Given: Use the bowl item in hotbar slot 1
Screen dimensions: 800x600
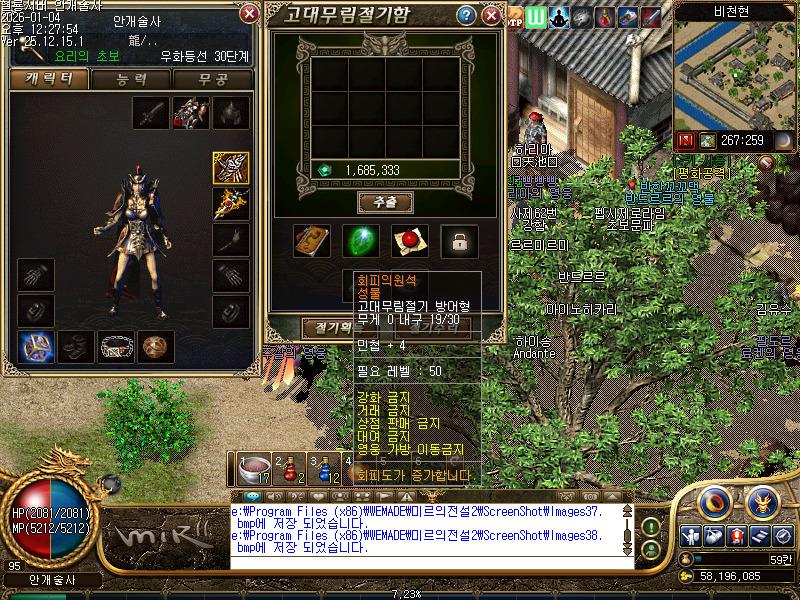Looking at the screenshot, I should coord(256,468).
